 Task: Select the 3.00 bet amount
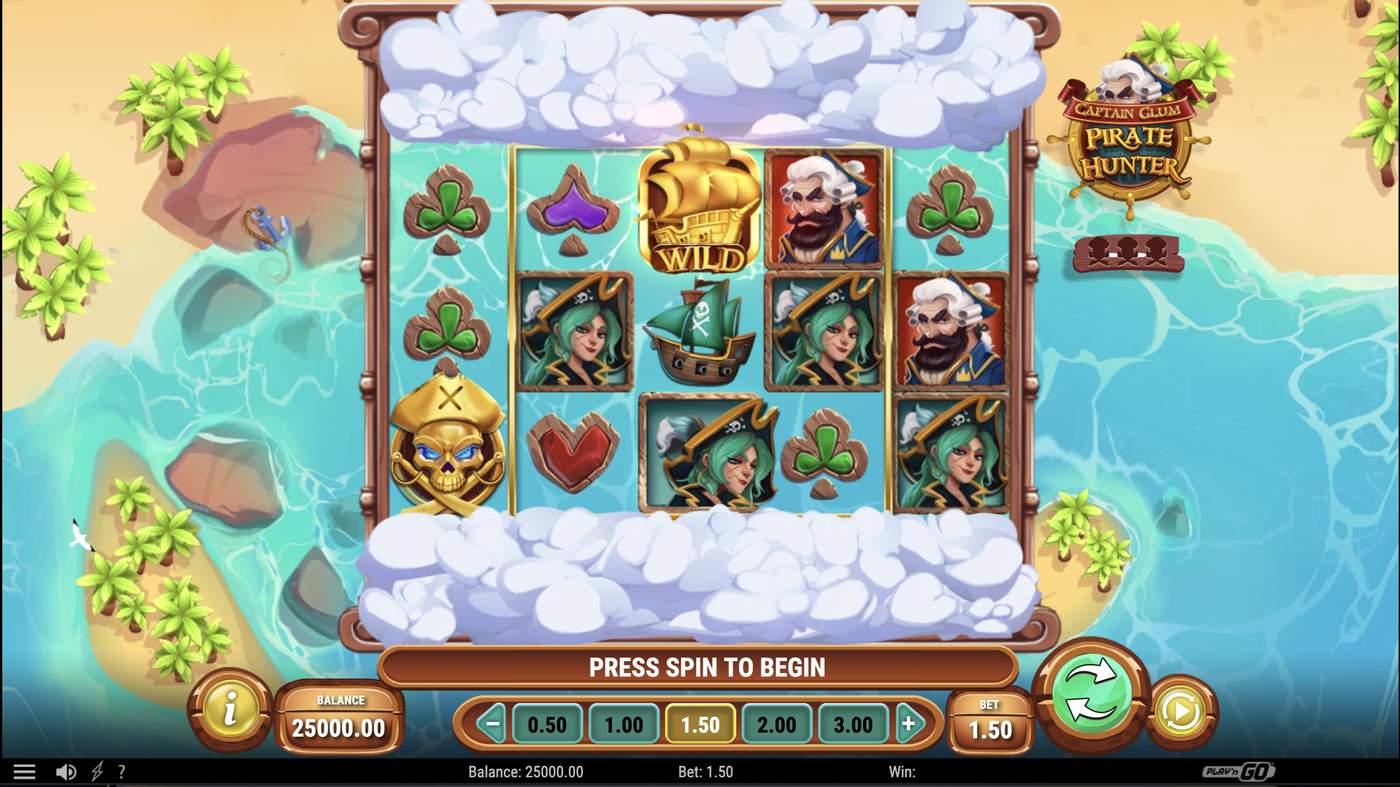(x=853, y=723)
